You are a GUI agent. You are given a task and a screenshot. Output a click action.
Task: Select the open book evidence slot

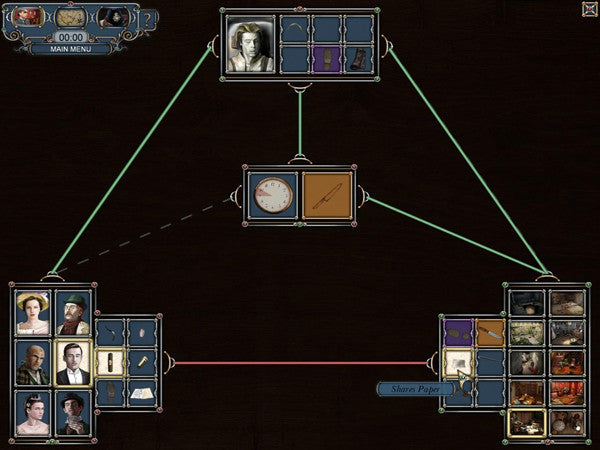click(141, 392)
